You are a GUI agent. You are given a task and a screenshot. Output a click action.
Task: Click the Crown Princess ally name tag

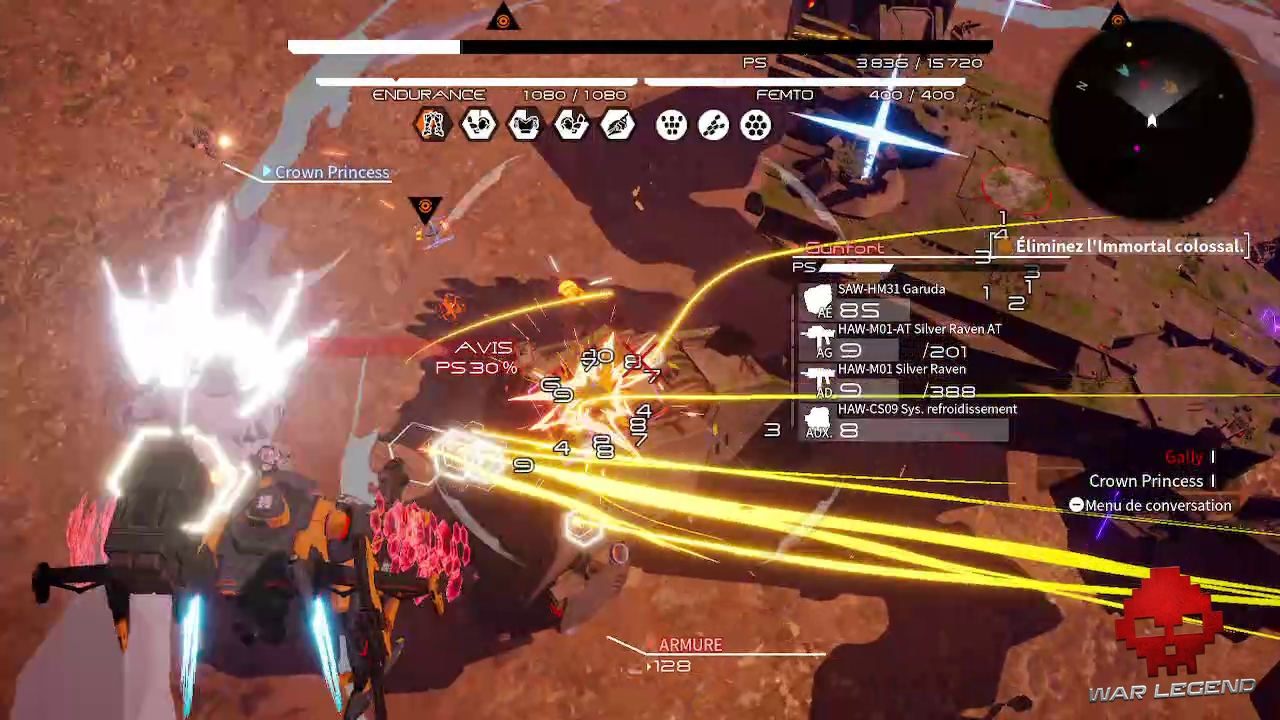(331, 173)
